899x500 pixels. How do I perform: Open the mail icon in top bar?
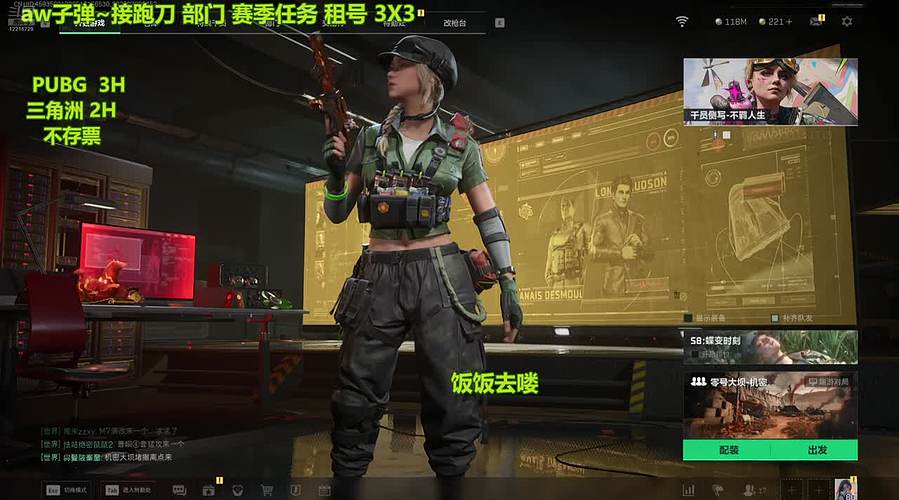(x=816, y=21)
